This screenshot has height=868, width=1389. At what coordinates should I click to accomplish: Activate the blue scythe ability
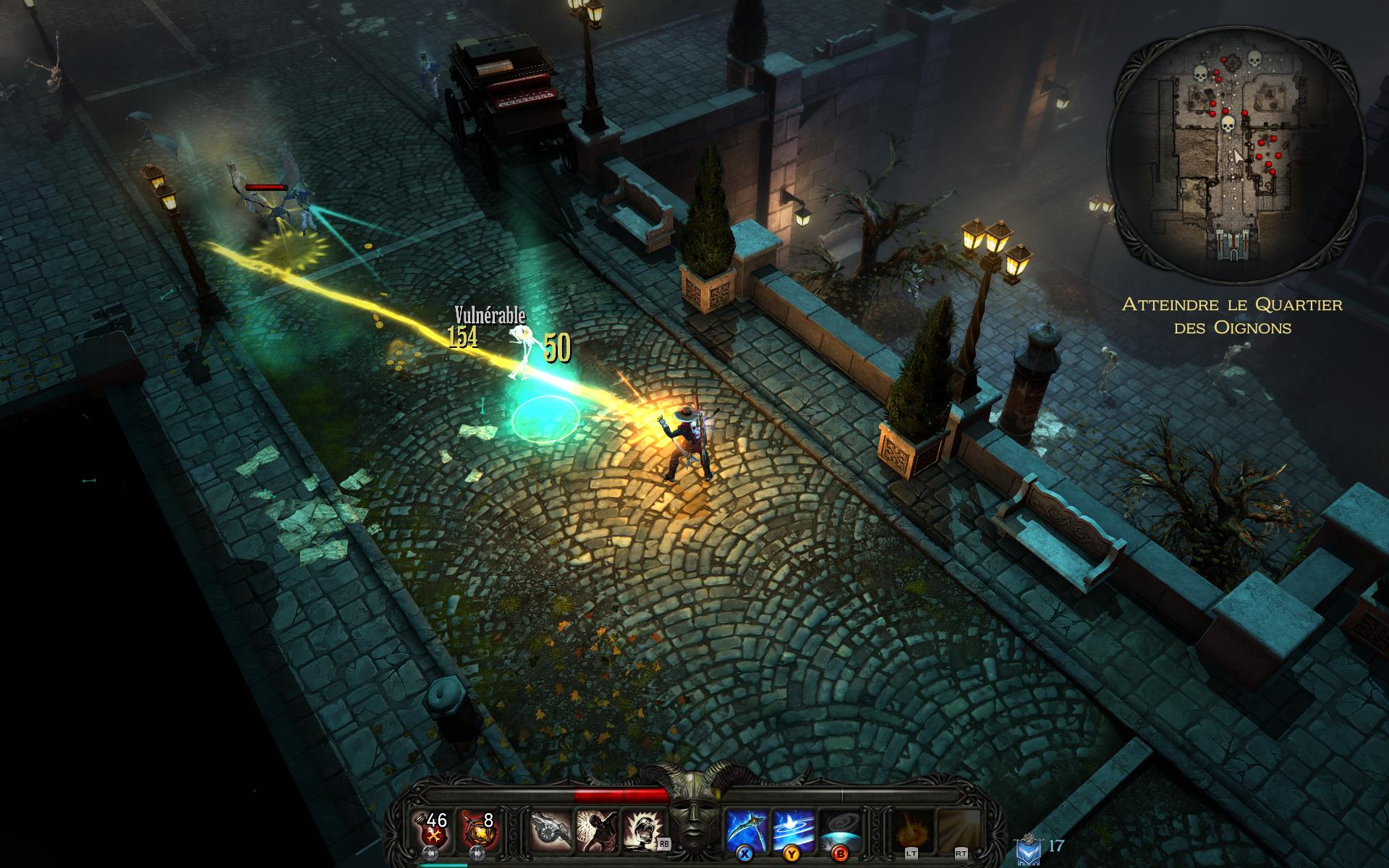tap(747, 830)
